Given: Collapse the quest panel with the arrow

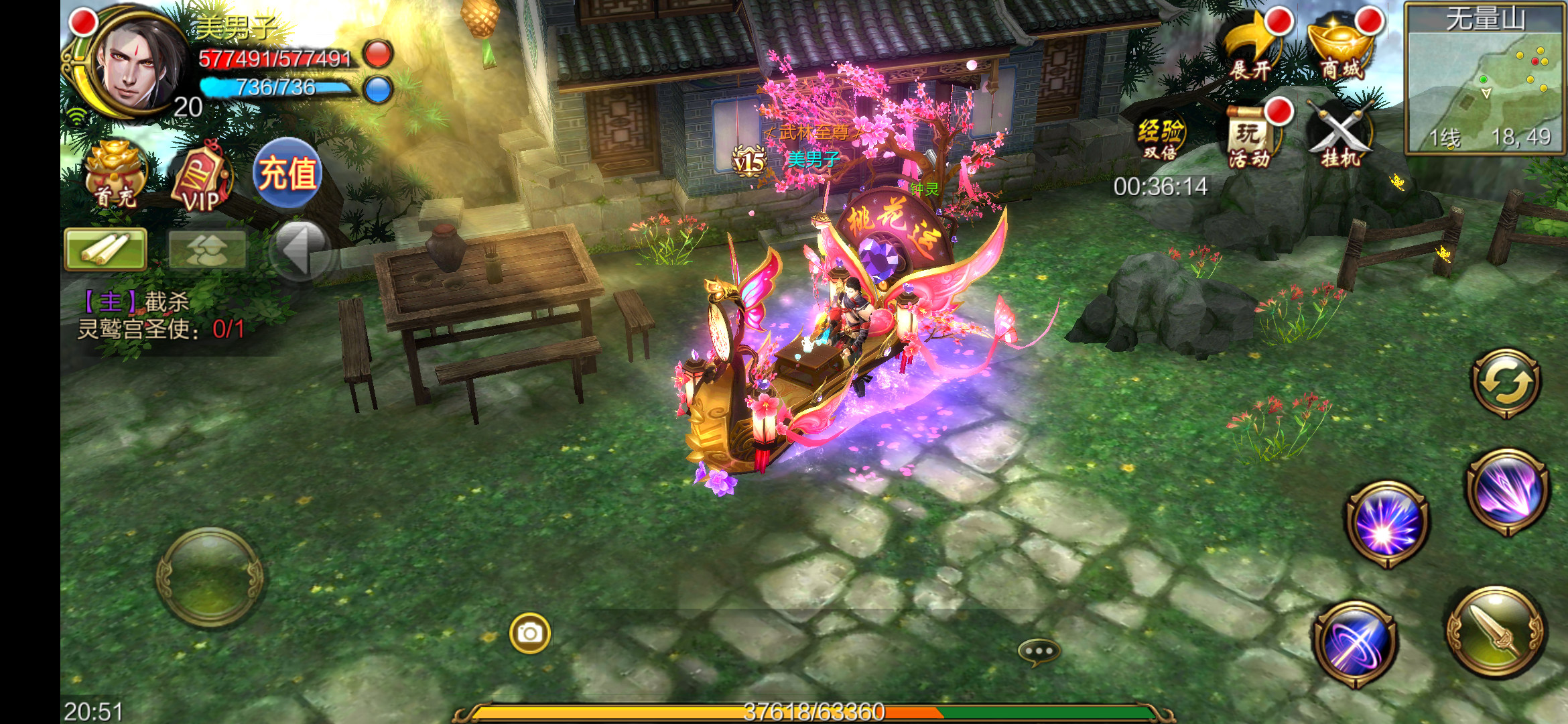Looking at the screenshot, I should coord(299,249).
